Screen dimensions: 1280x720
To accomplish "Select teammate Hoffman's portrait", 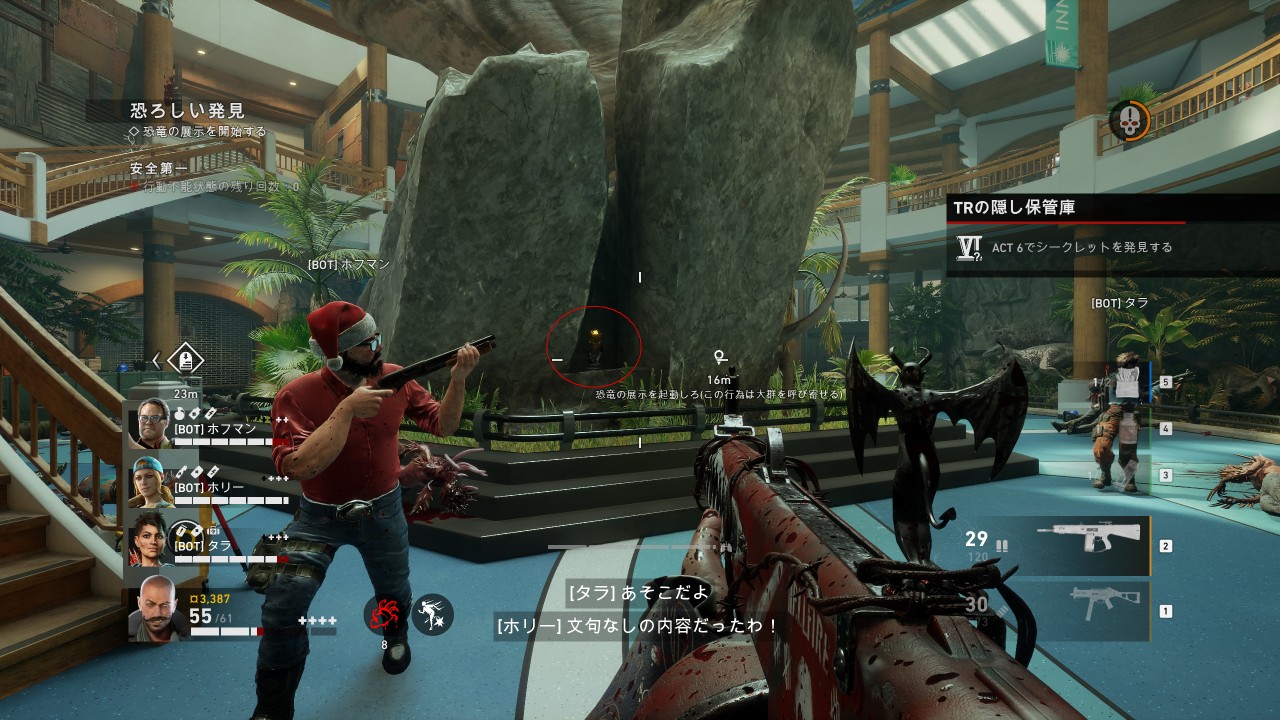I will tap(152, 423).
